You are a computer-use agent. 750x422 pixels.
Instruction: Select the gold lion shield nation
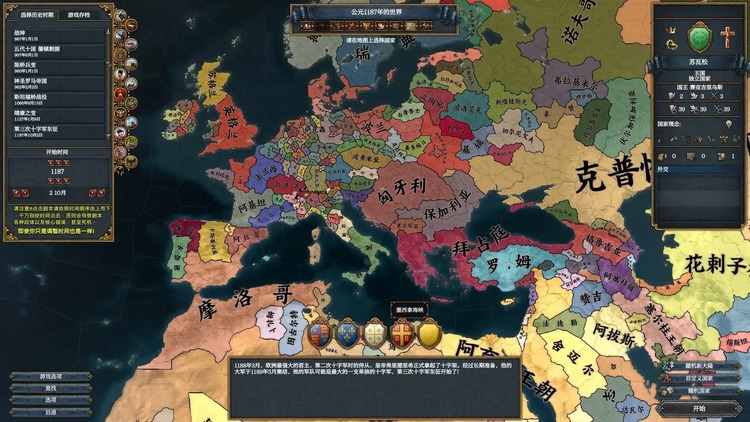point(429,334)
